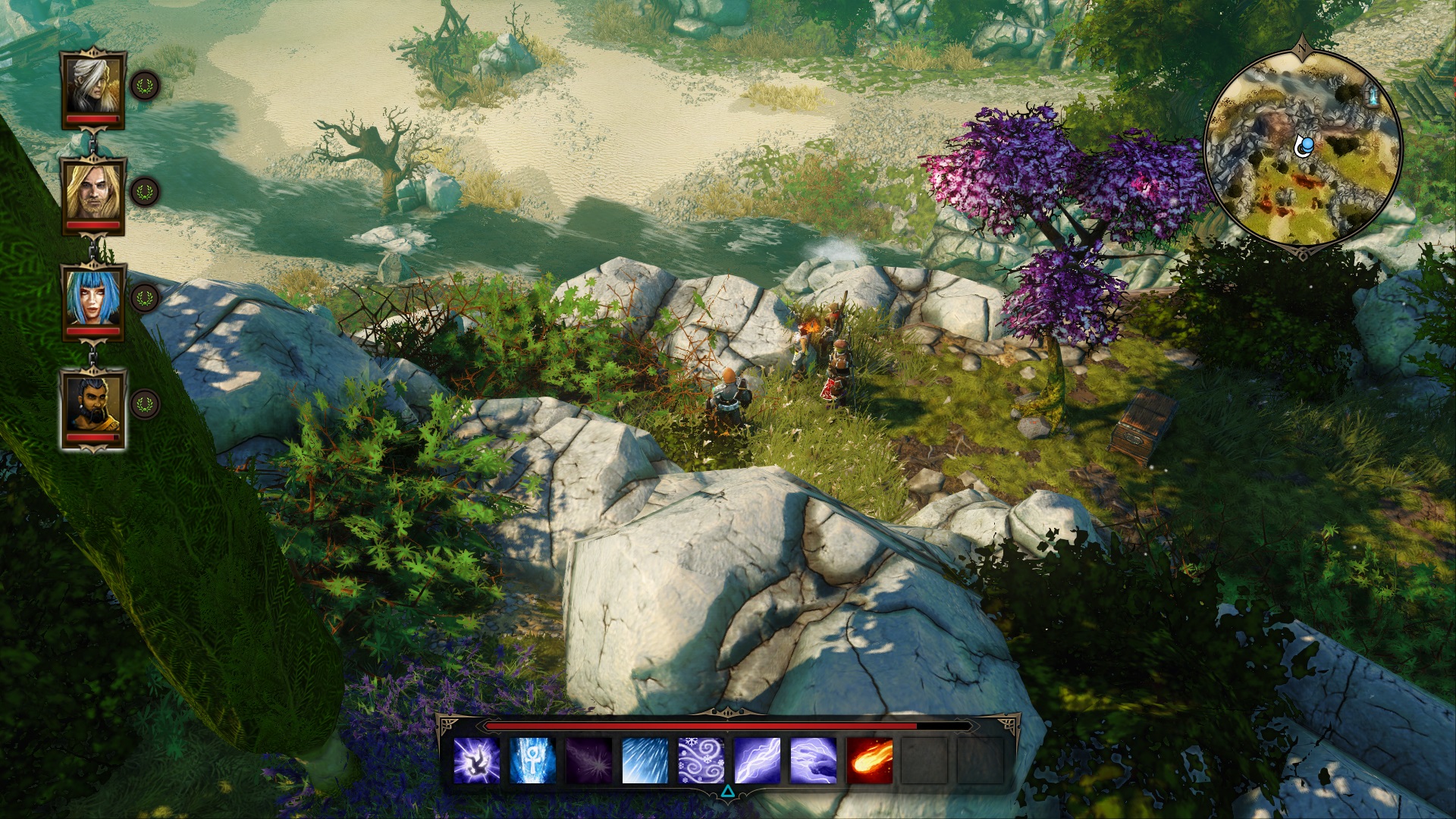1456x819 pixels.
Task: Activate the glowing ankh skill
Action: pyautogui.click(x=533, y=760)
